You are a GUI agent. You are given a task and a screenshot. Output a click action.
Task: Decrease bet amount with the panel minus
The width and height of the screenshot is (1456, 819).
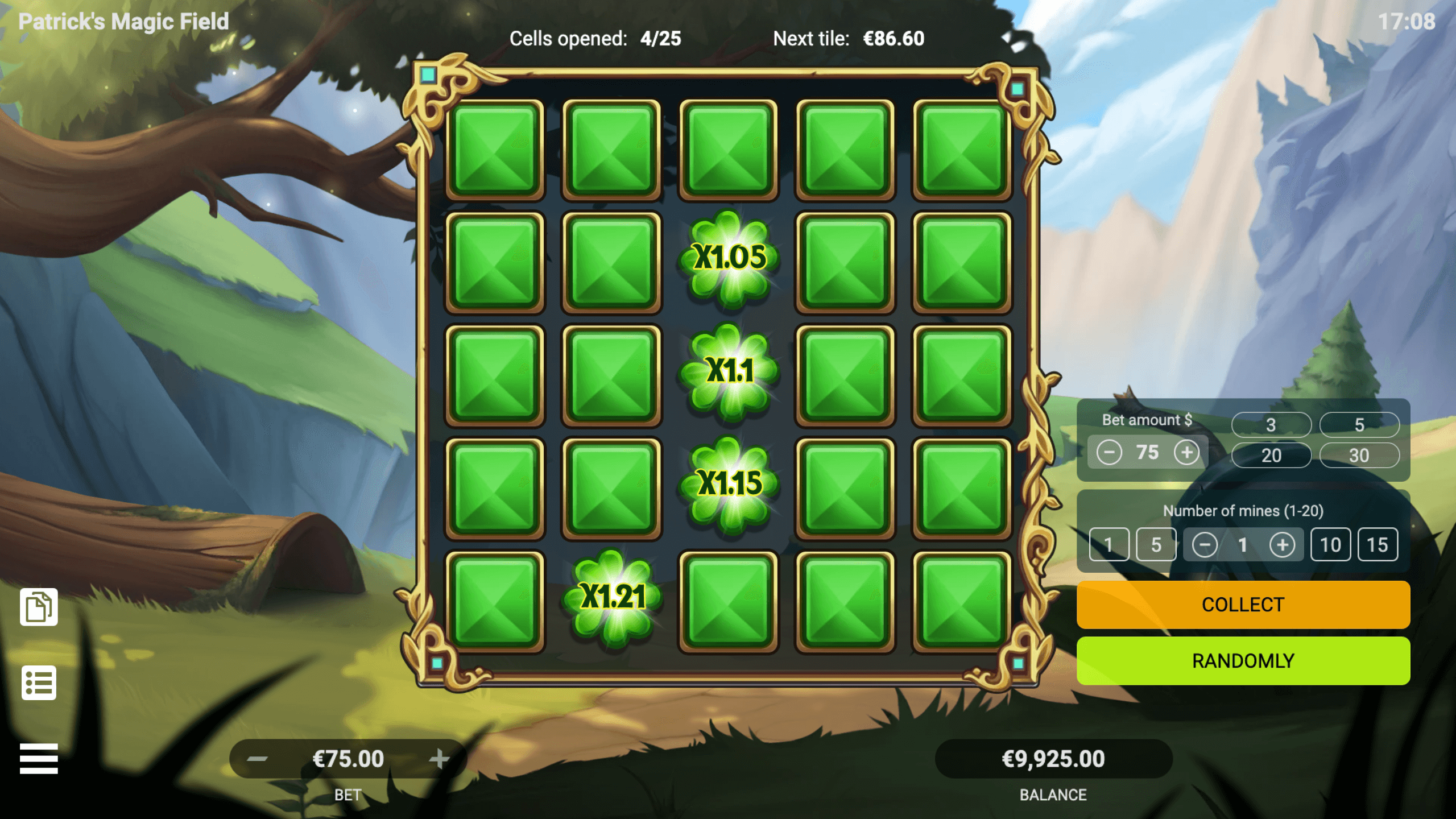[x=1109, y=453]
